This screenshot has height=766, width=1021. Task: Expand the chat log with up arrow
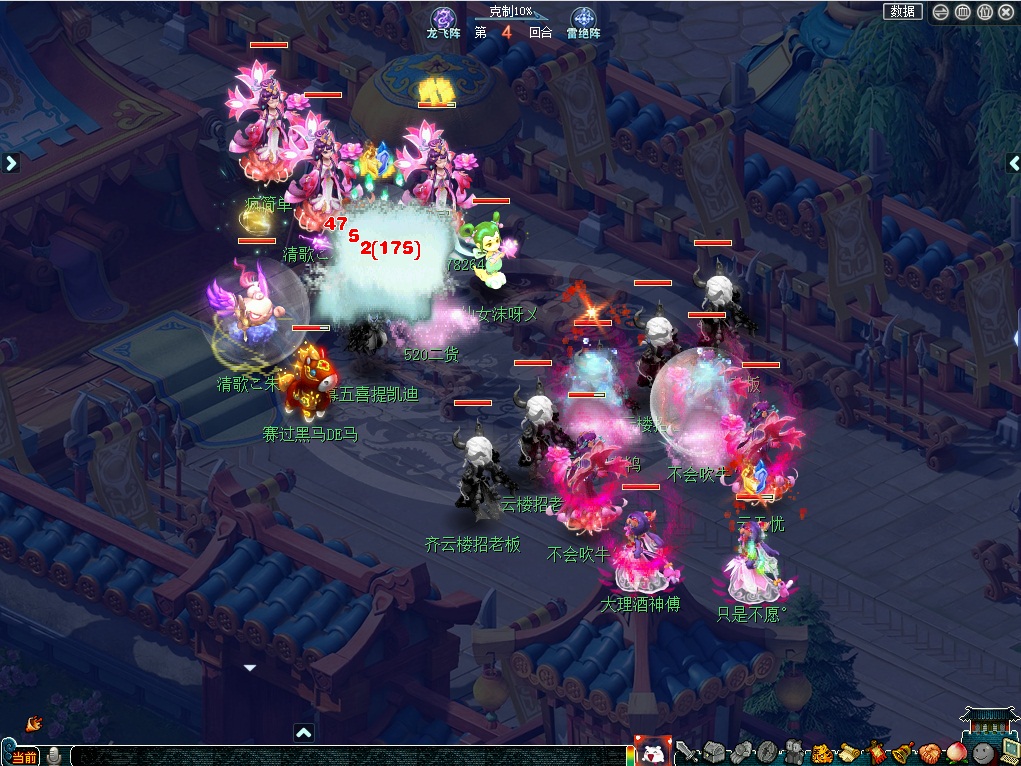[304, 732]
